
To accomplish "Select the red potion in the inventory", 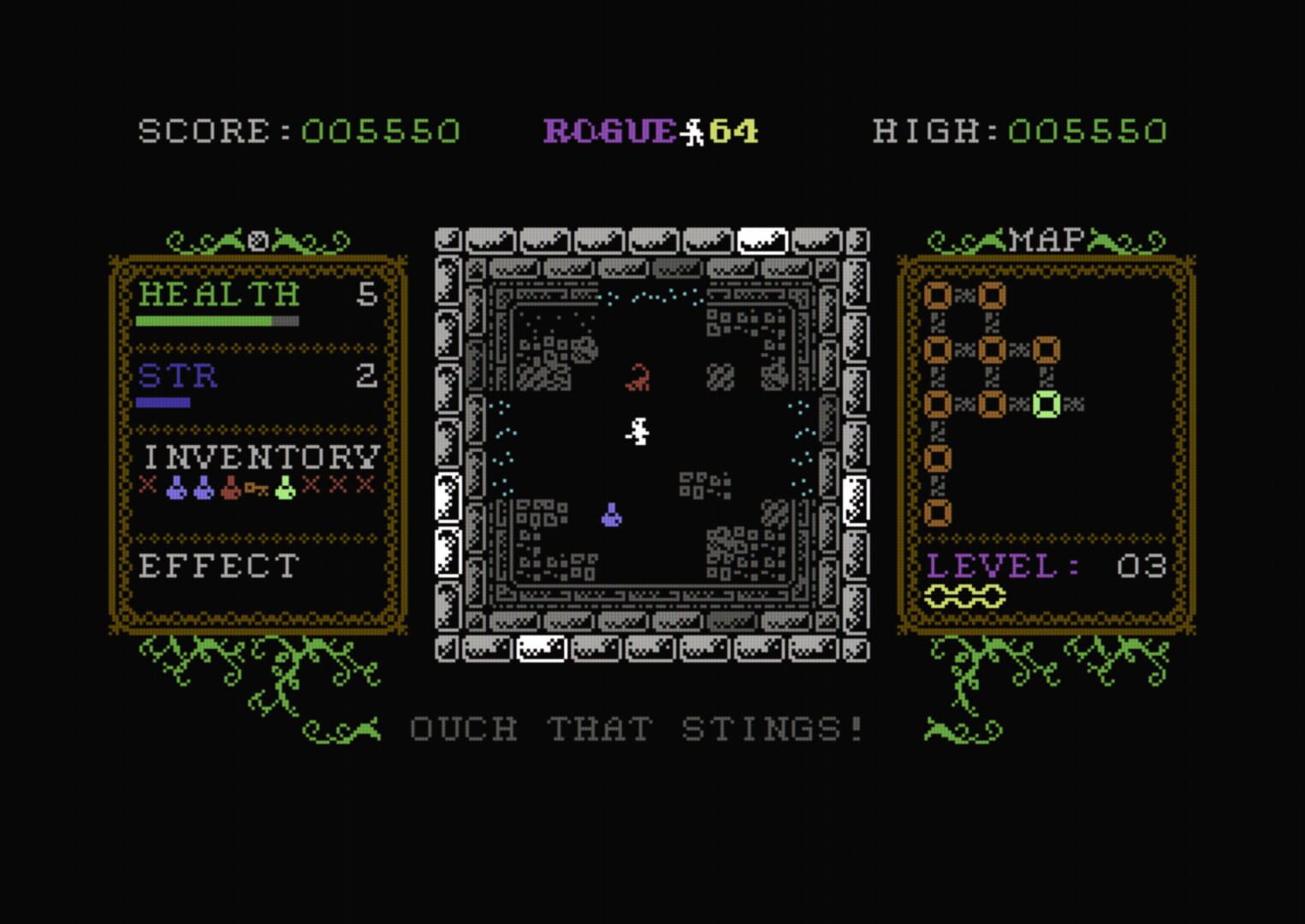I will pos(229,489).
